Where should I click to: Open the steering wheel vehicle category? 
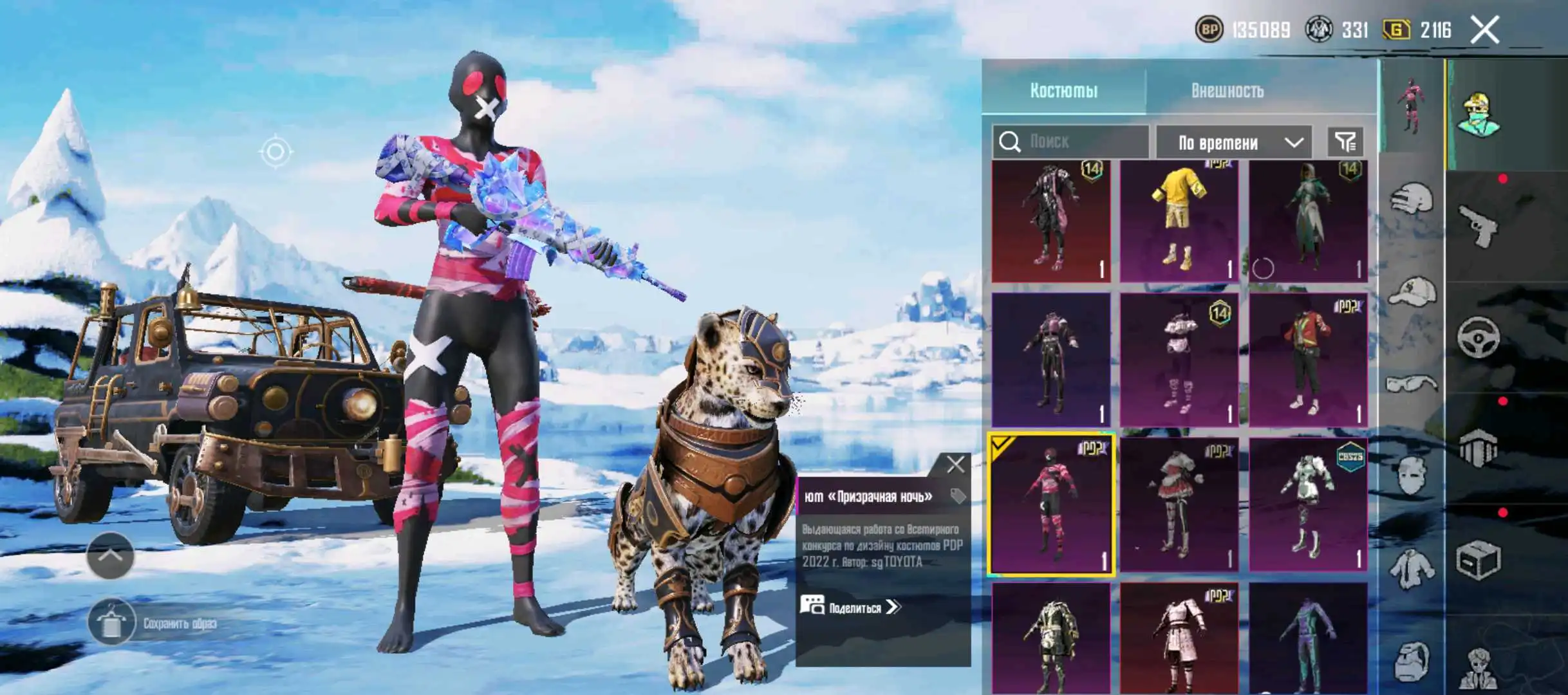pos(1478,337)
